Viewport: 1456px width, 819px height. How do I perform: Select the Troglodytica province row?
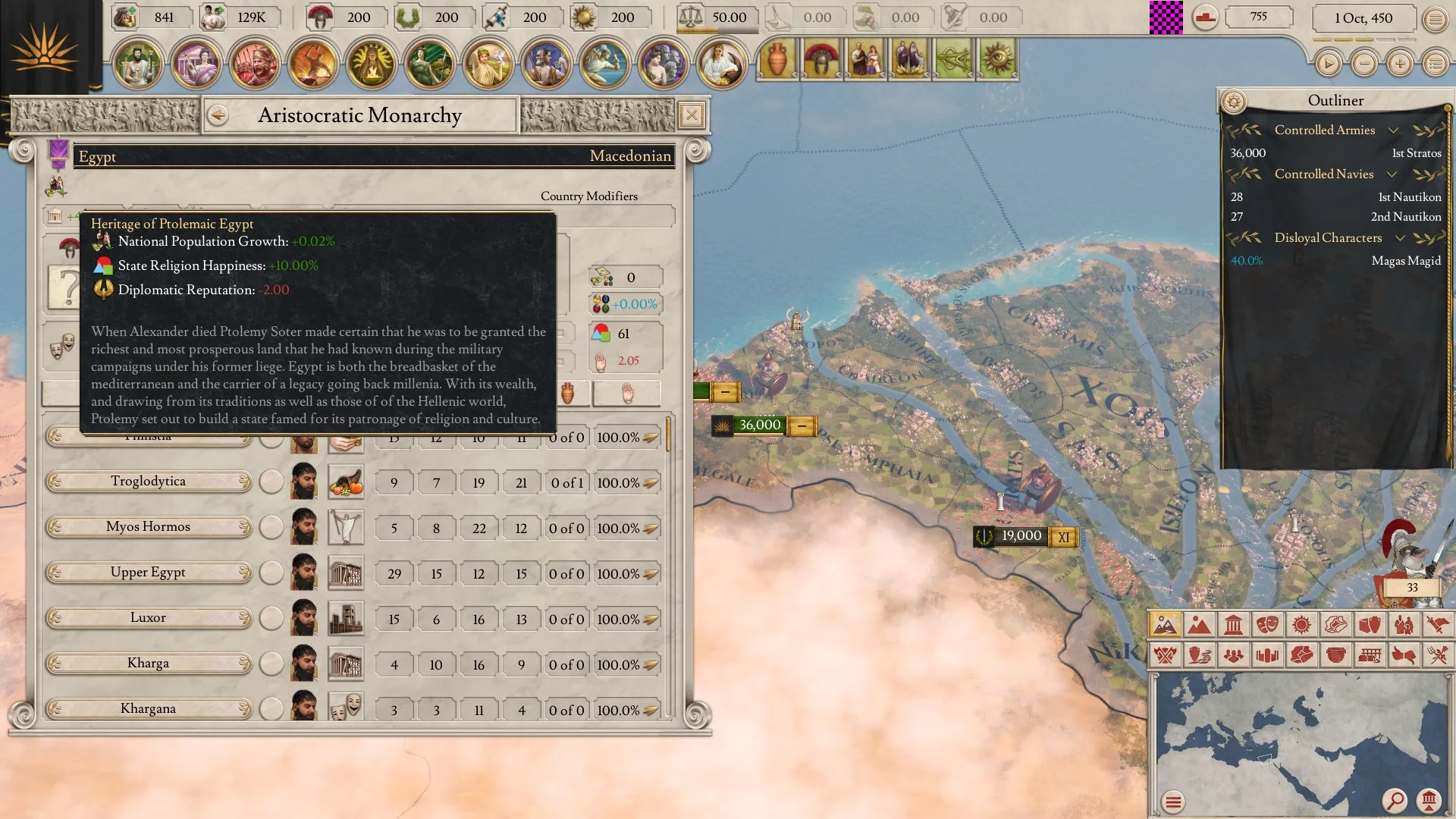click(148, 482)
